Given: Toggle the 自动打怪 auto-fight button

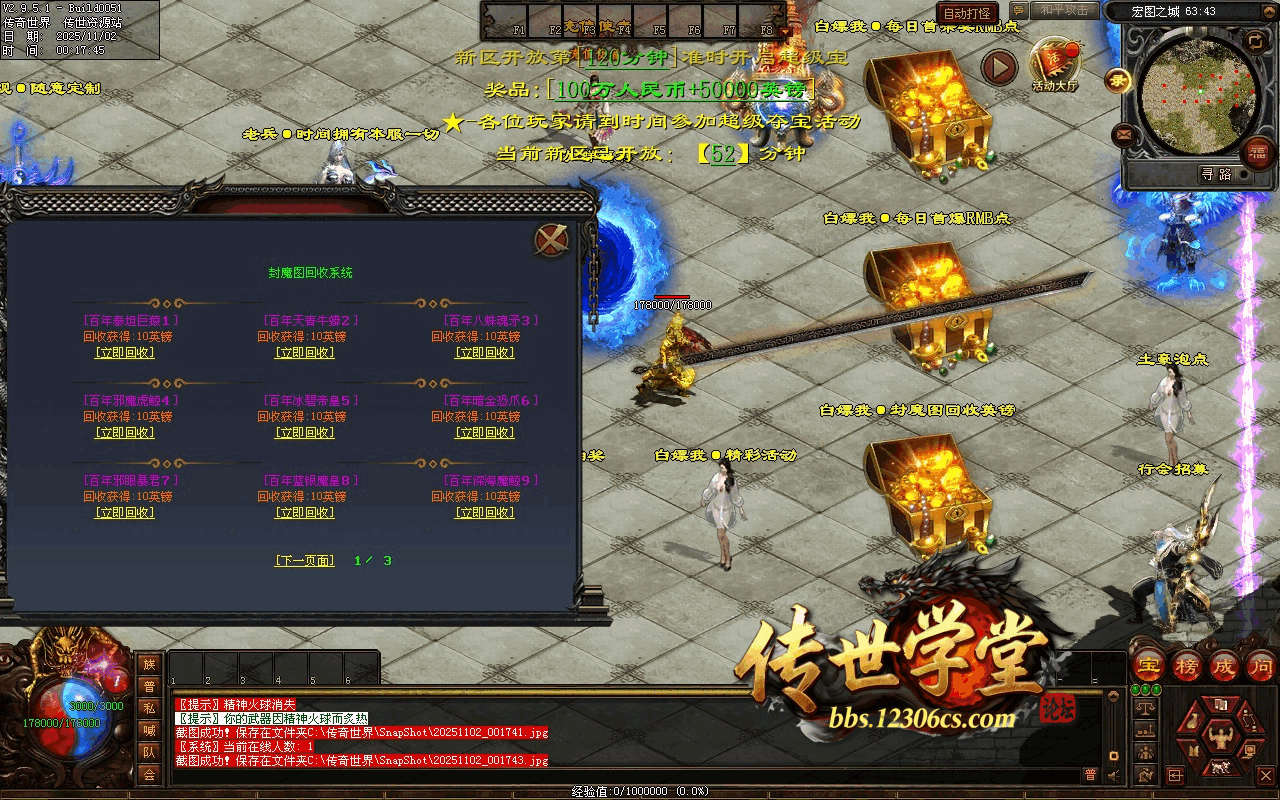Looking at the screenshot, I should click(x=967, y=14).
